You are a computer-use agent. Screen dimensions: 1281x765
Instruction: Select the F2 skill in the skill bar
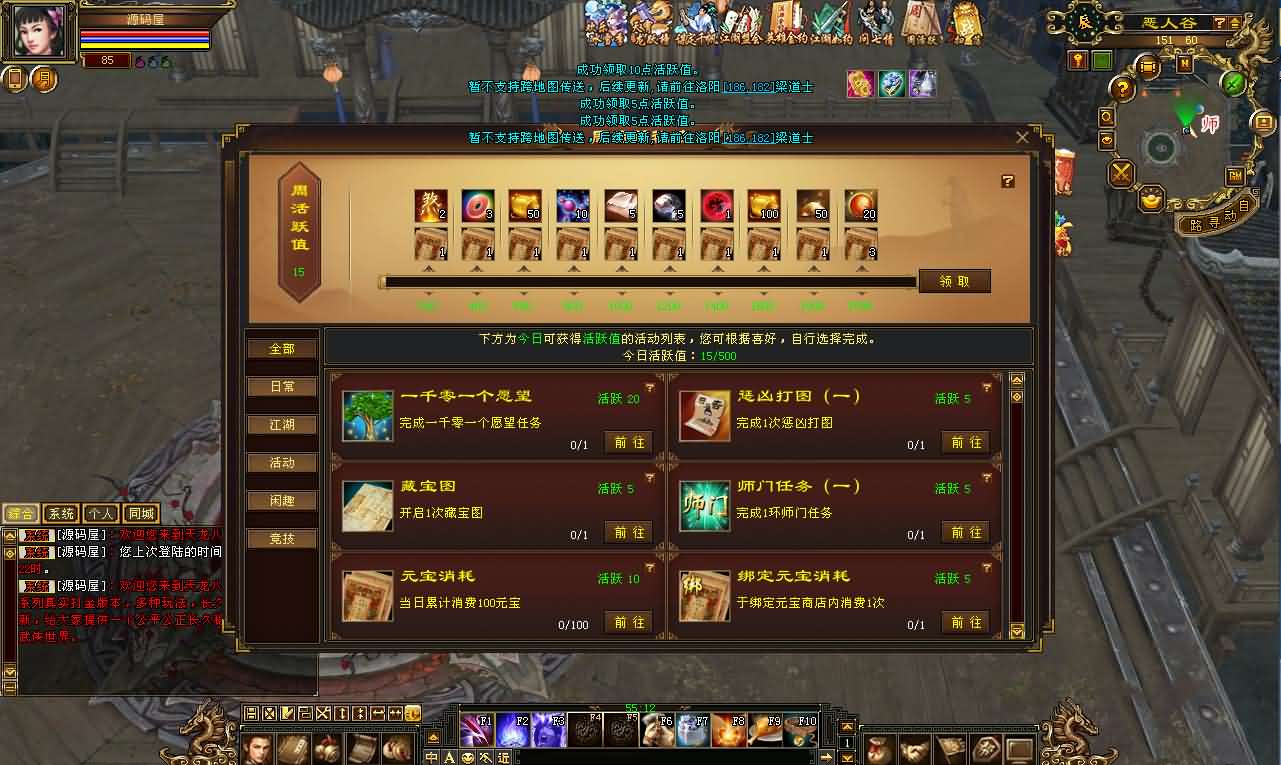pos(514,728)
